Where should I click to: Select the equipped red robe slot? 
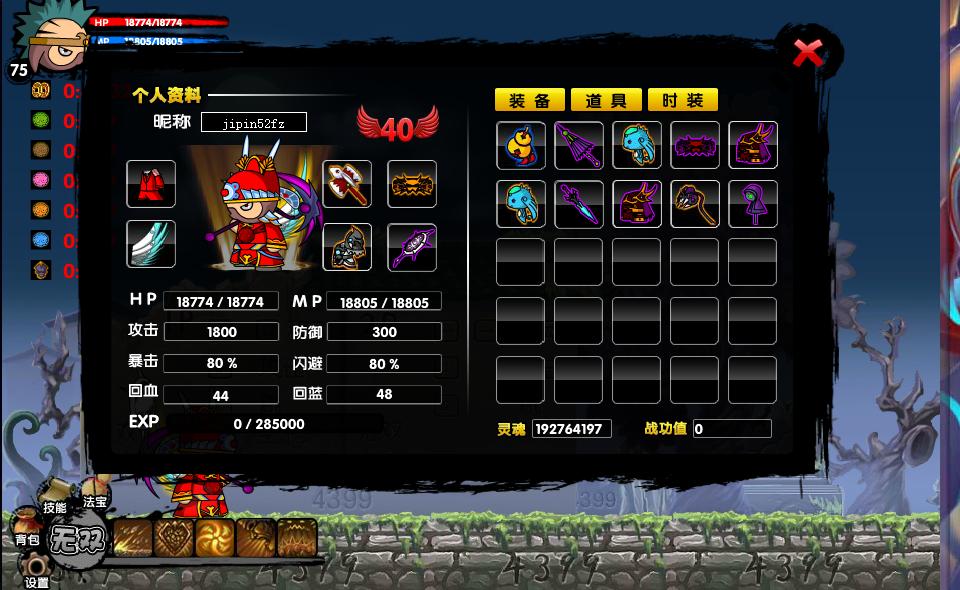click(151, 185)
